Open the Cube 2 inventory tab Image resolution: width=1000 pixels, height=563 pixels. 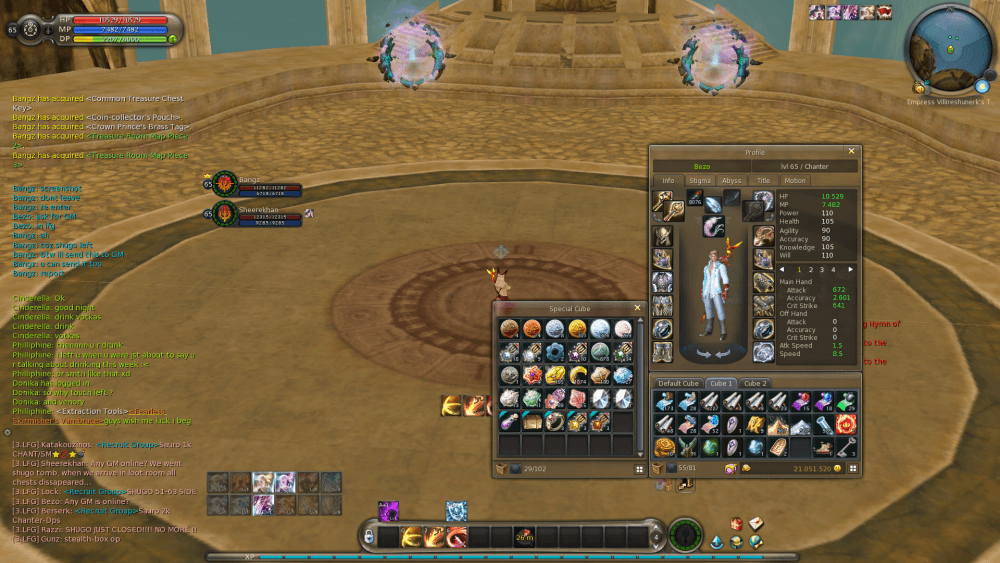click(754, 383)
